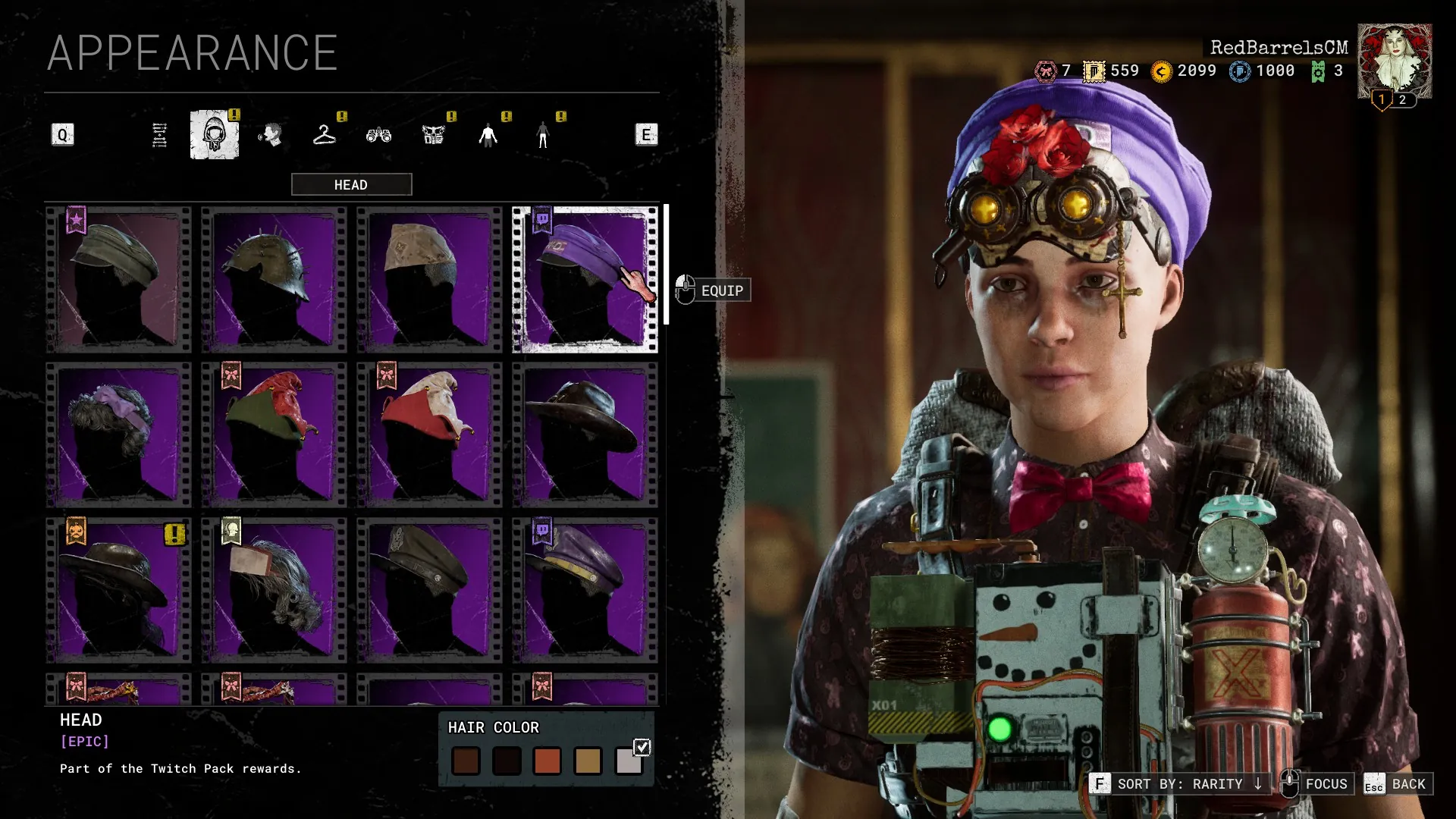Go back using the Back button
1456x819 pixels.
[1398, 784]
